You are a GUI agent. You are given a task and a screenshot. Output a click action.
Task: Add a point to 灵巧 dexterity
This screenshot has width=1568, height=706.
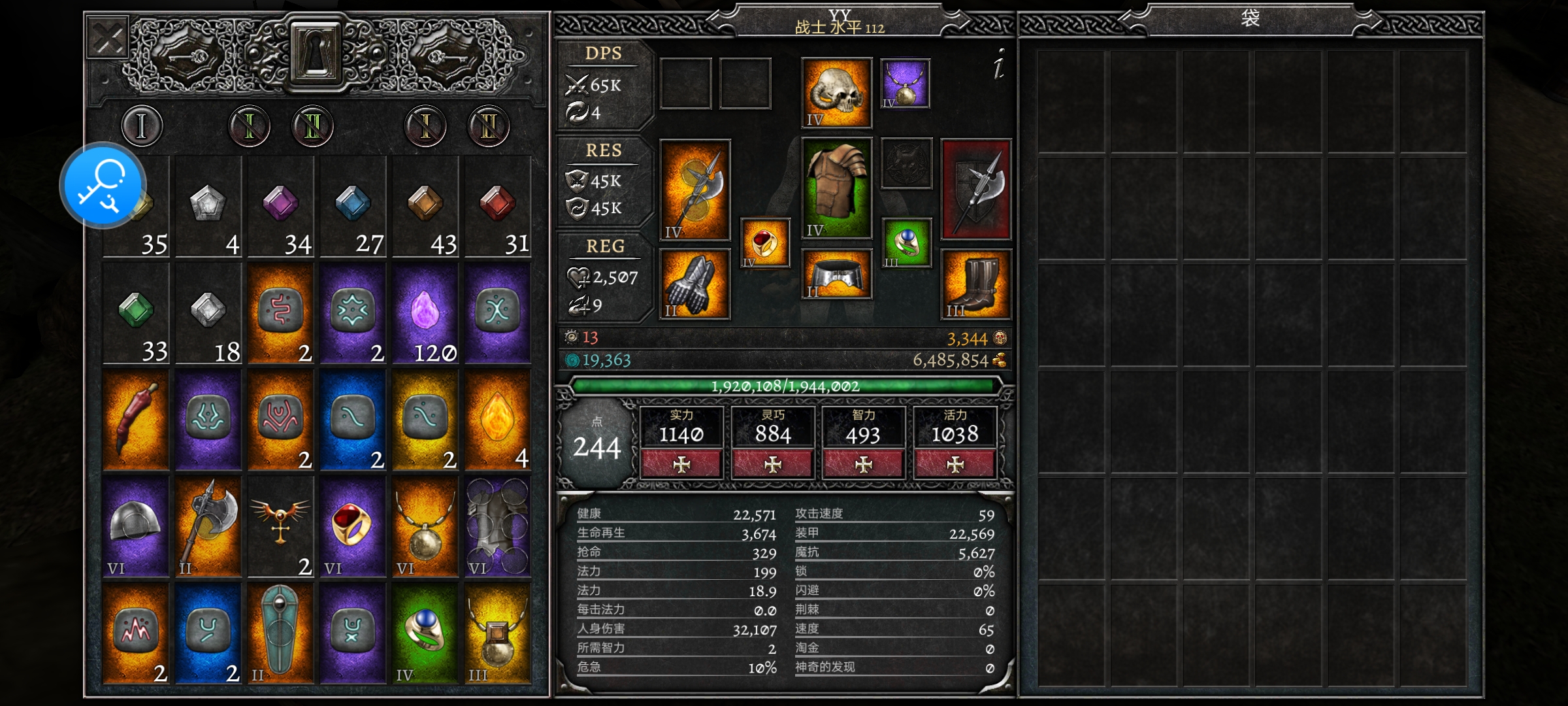(773, 464)
